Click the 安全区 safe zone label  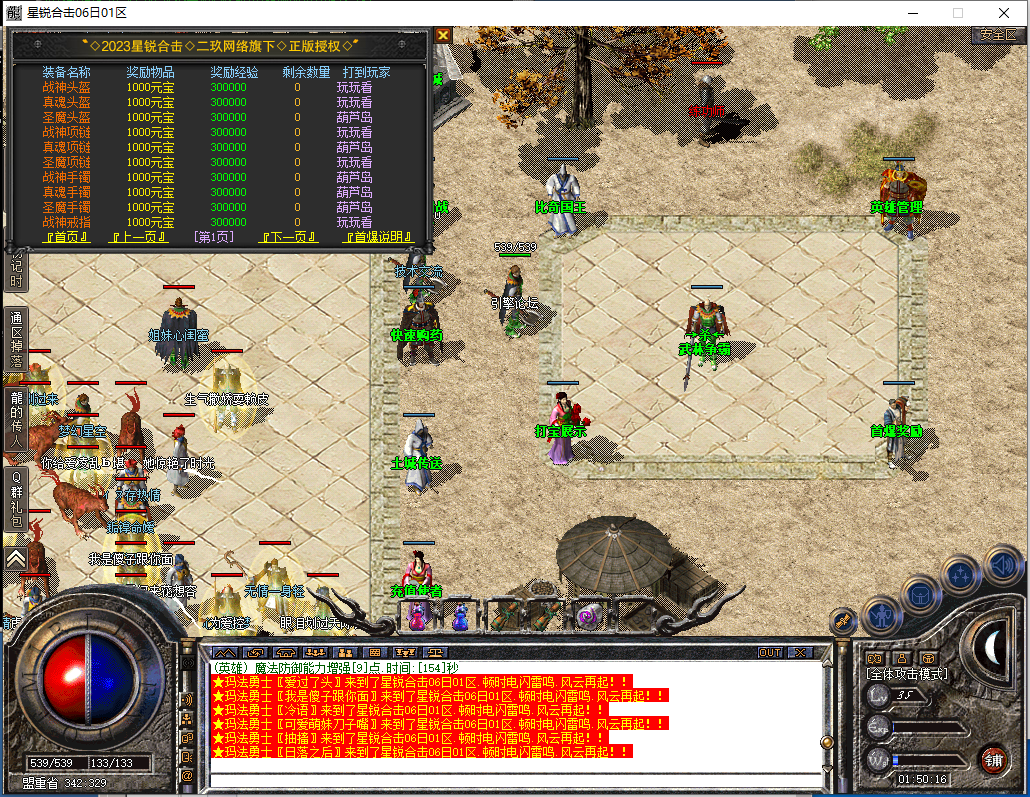pyautogui.click(x=997, y=34)
